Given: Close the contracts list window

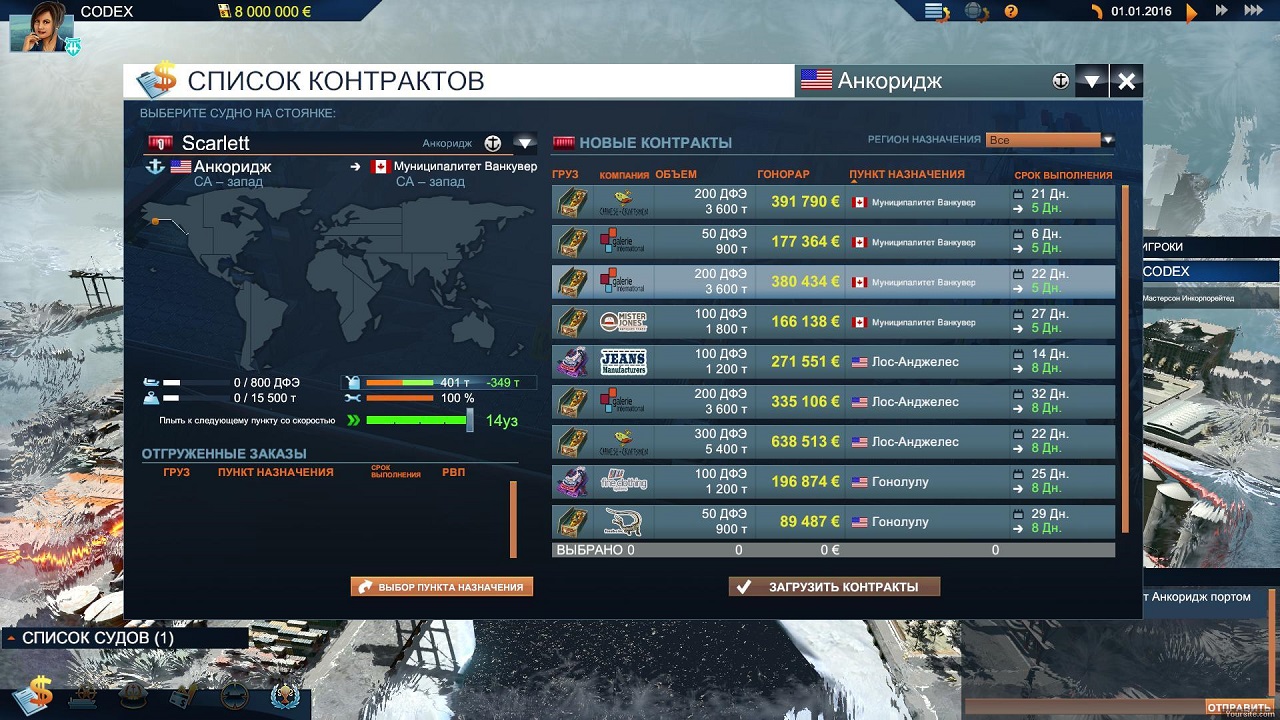Looking at the screenshot, I should (x=1126, y=82).
